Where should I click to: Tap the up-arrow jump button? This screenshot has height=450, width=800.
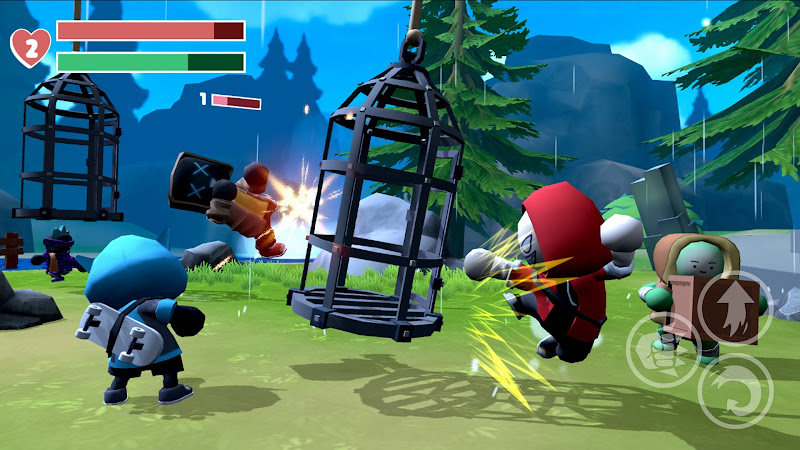pos(733,307)
